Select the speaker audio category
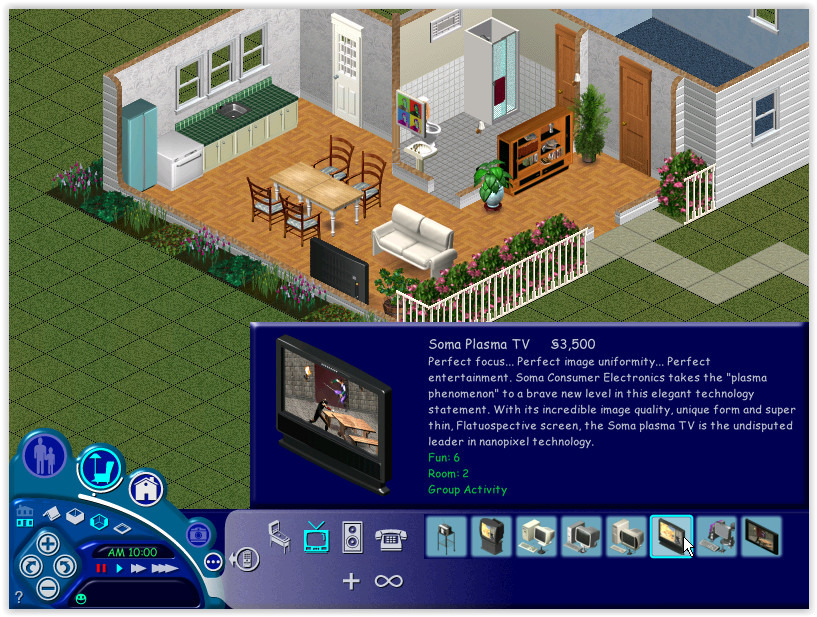The height and width of the screenshot is (617, 817). (x=351, y=537)
